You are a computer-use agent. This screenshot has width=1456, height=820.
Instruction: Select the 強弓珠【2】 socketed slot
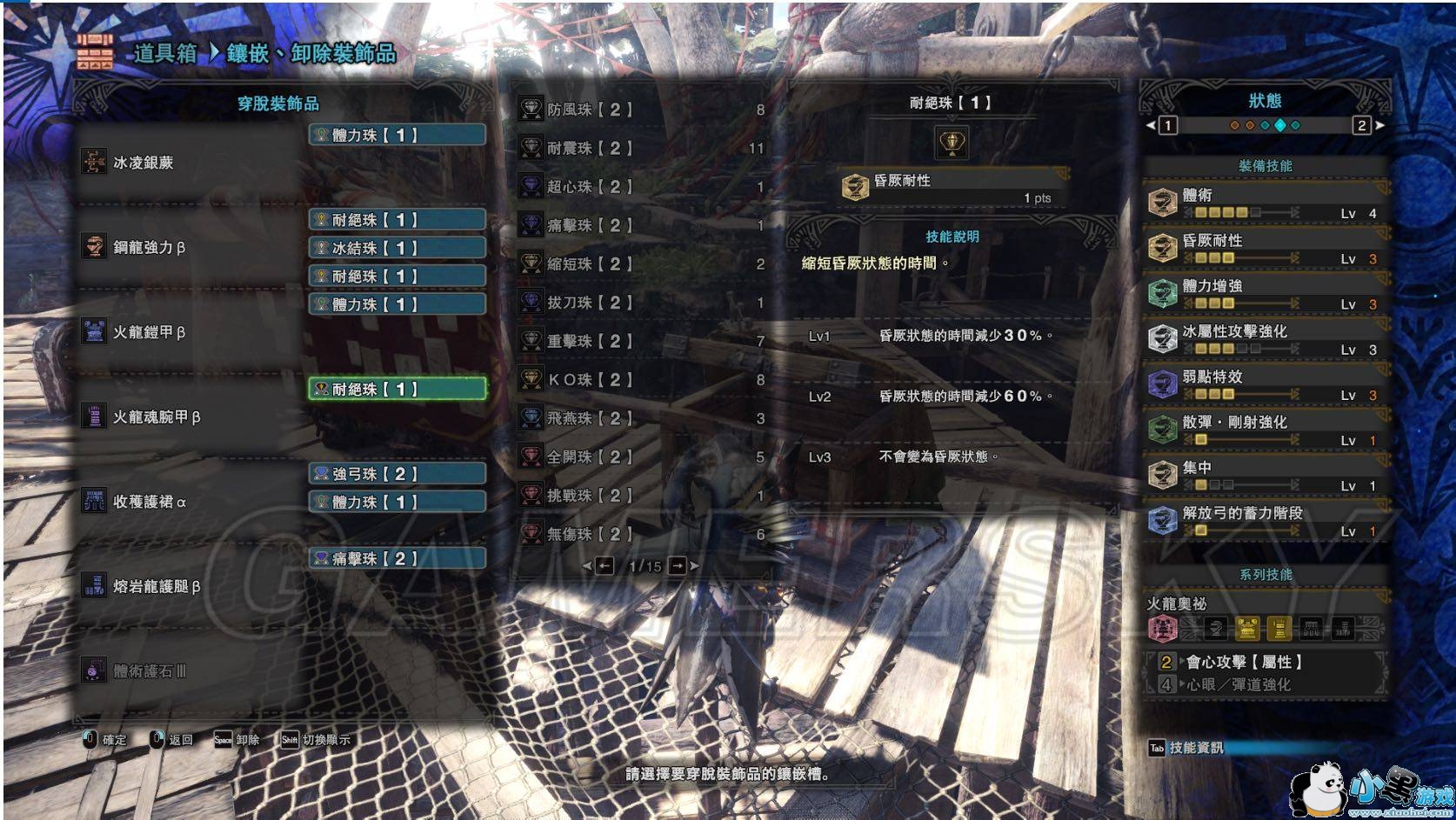pyautogui.click(x=397, y=474)
